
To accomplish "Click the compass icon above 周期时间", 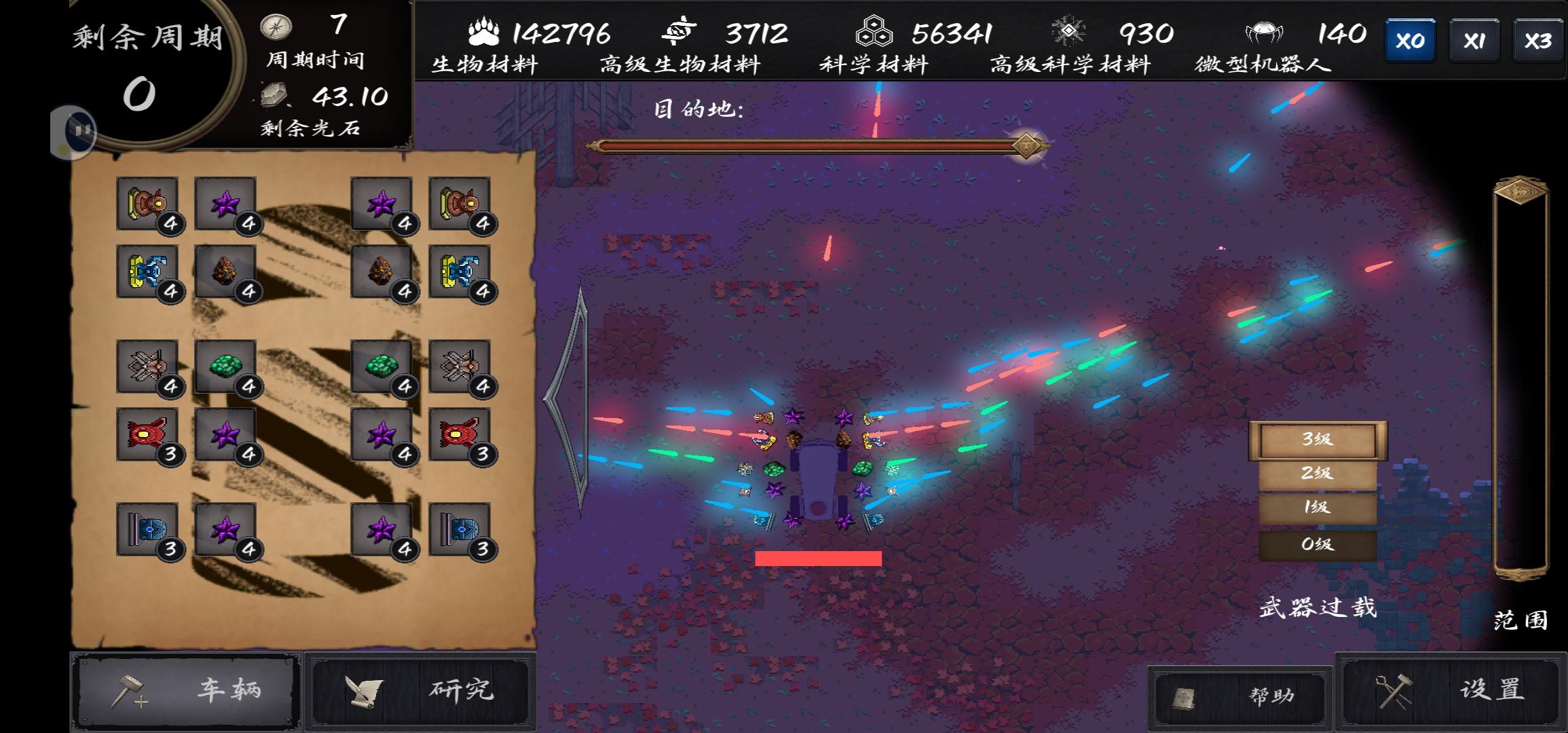I will 275,26.
